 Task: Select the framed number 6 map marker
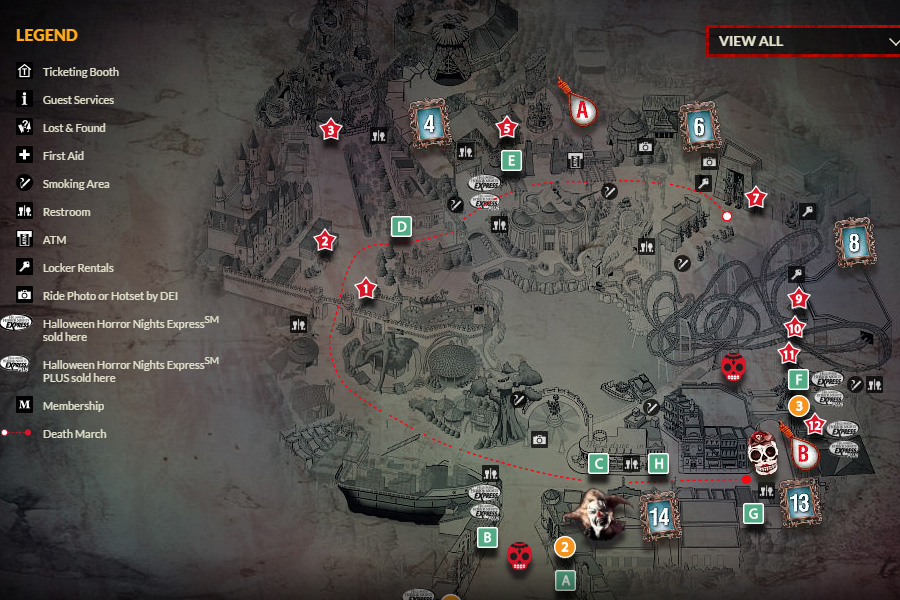[x=699, y=127]
